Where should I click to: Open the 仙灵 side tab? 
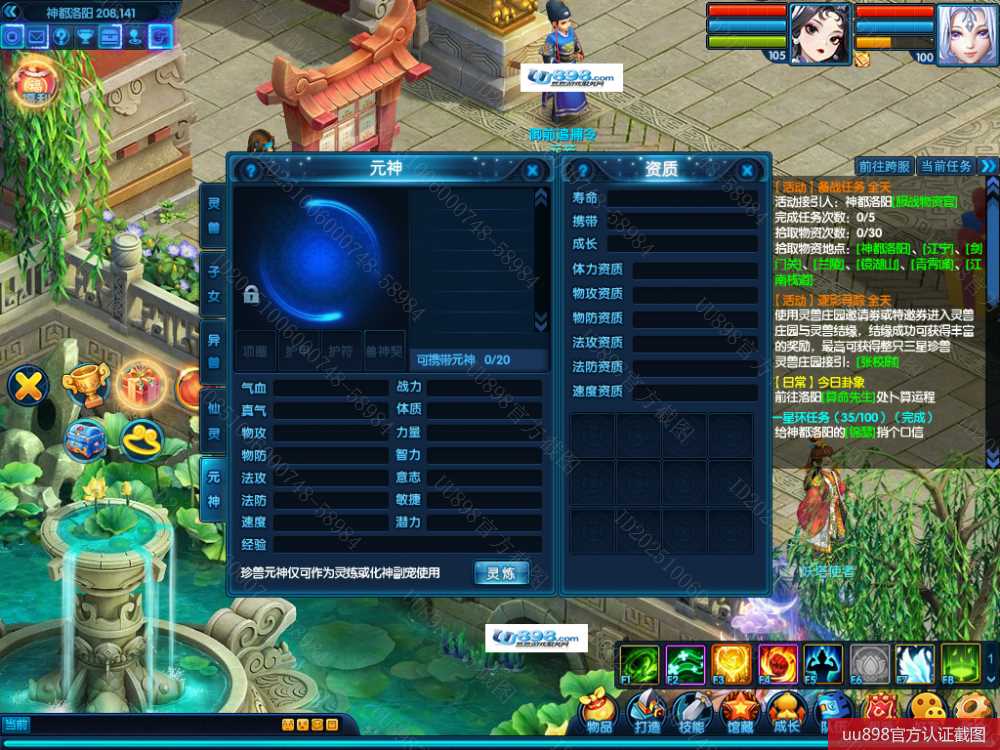coord(213,421)
